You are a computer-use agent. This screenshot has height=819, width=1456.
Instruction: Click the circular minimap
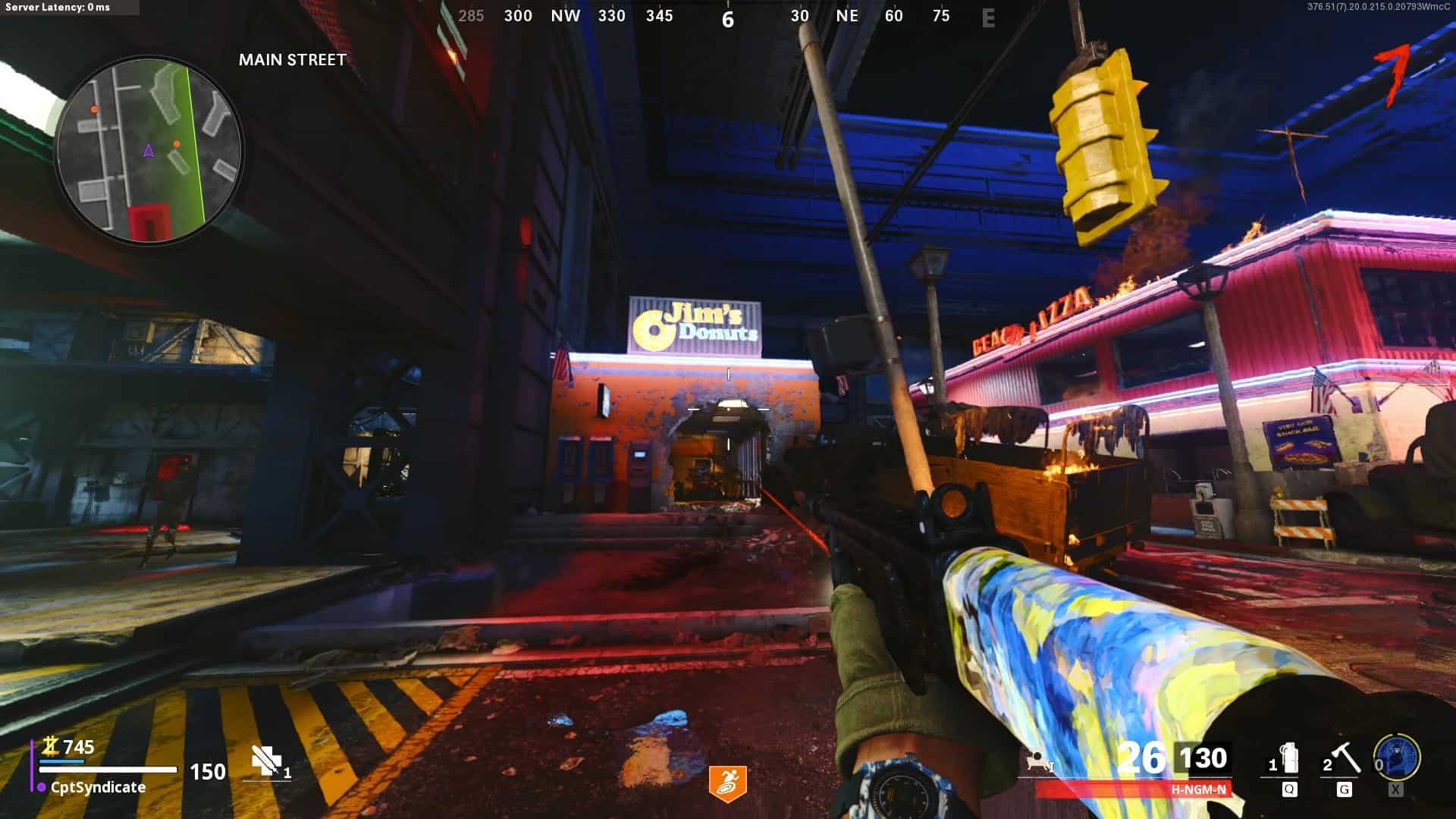pos(149,149)
